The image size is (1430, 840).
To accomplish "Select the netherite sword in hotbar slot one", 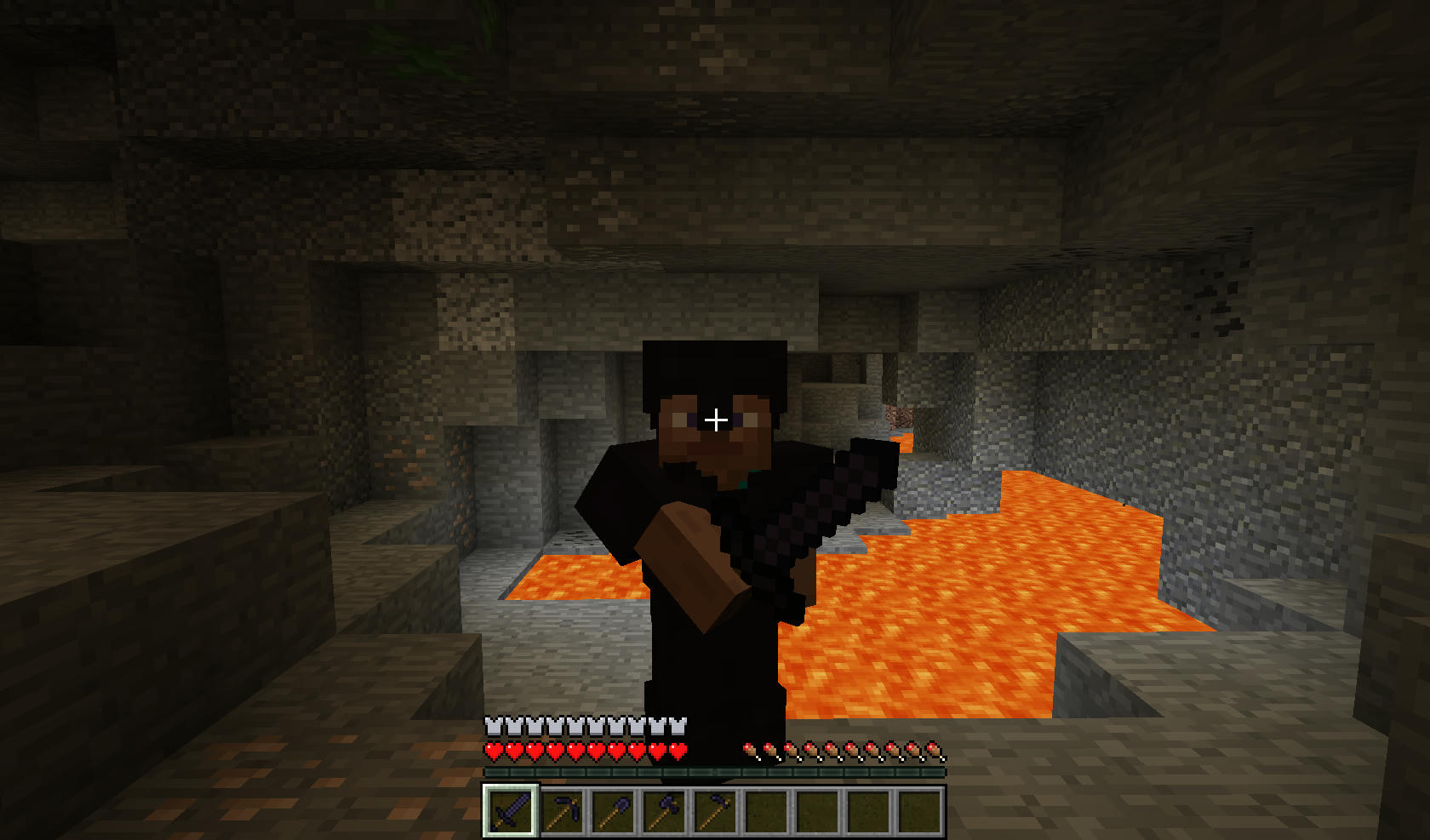I will [508, 809].
